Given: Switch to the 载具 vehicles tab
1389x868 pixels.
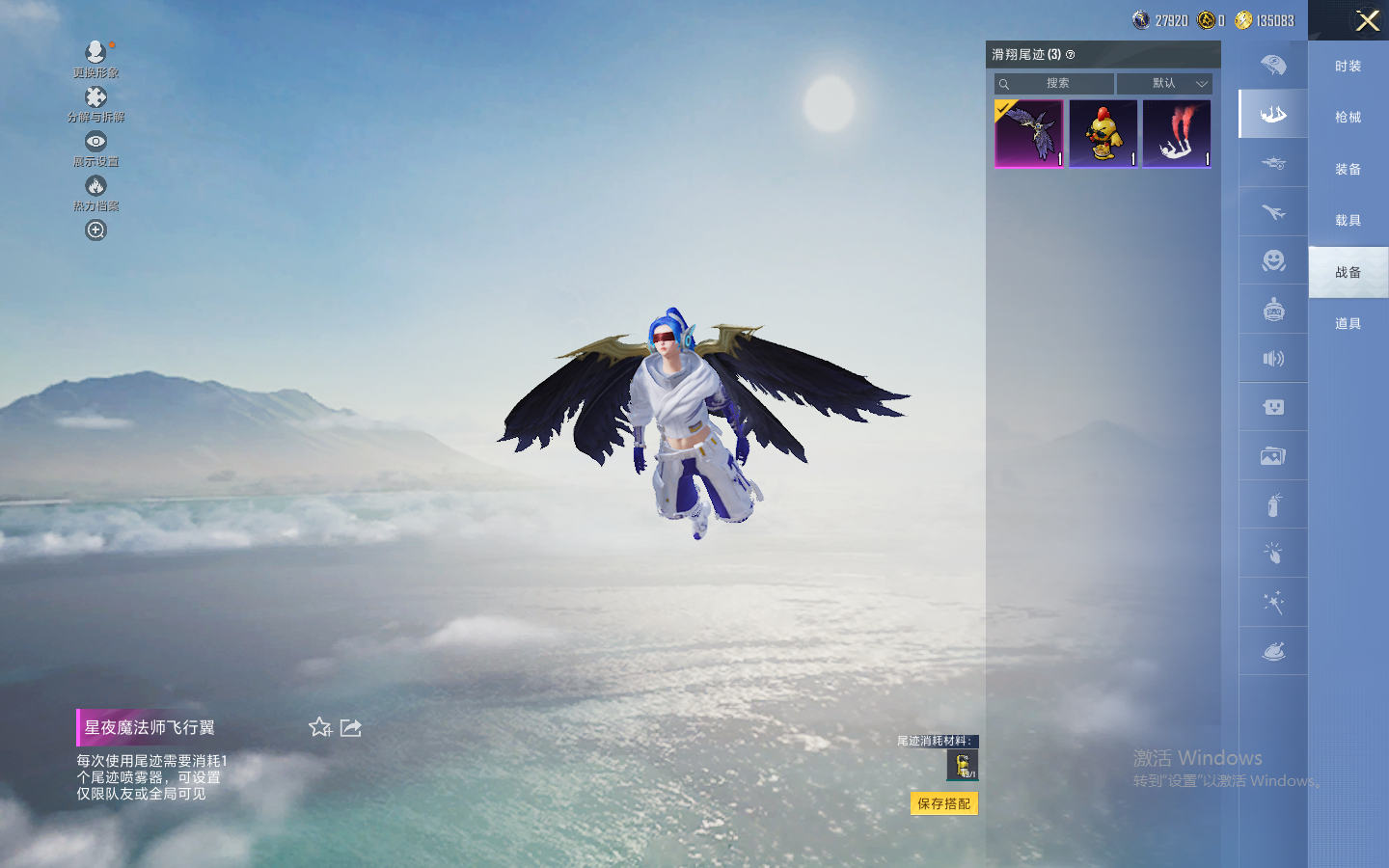Looking at the screenshot, I should coord(1348,221).
